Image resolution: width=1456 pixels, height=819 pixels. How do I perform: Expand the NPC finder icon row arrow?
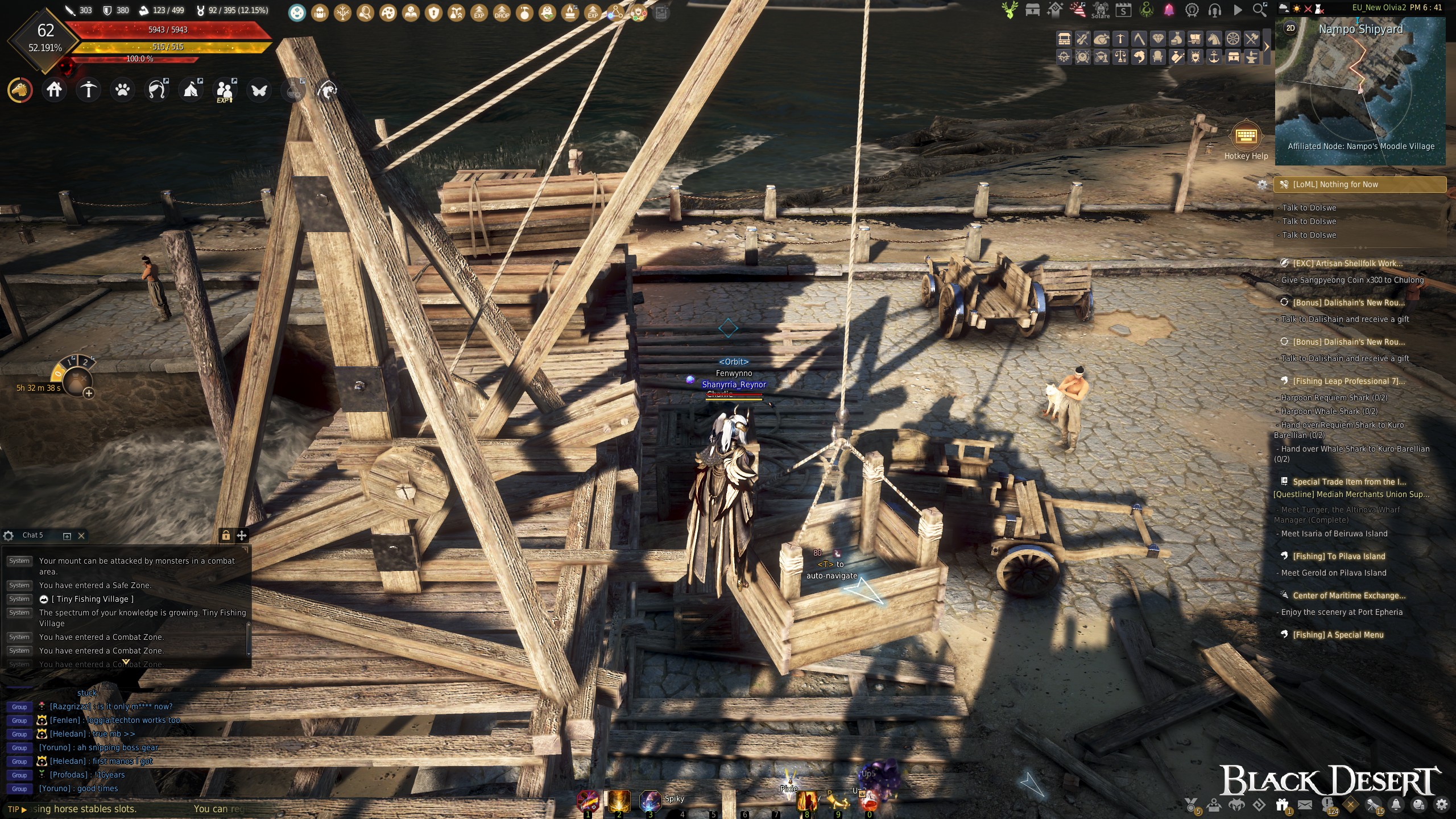(1267, 47)
